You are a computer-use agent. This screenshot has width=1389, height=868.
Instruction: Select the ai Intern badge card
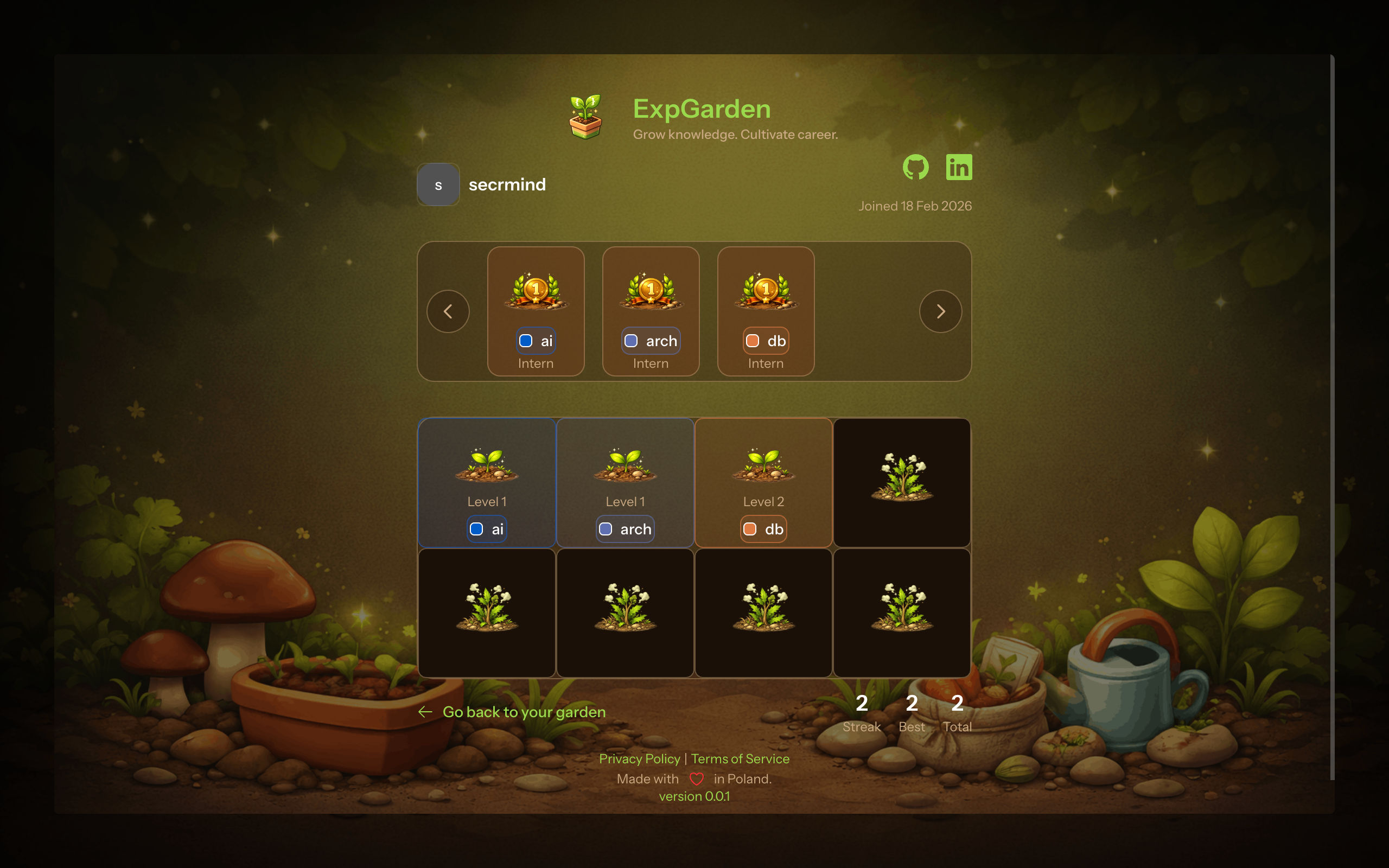click(536, 311)
